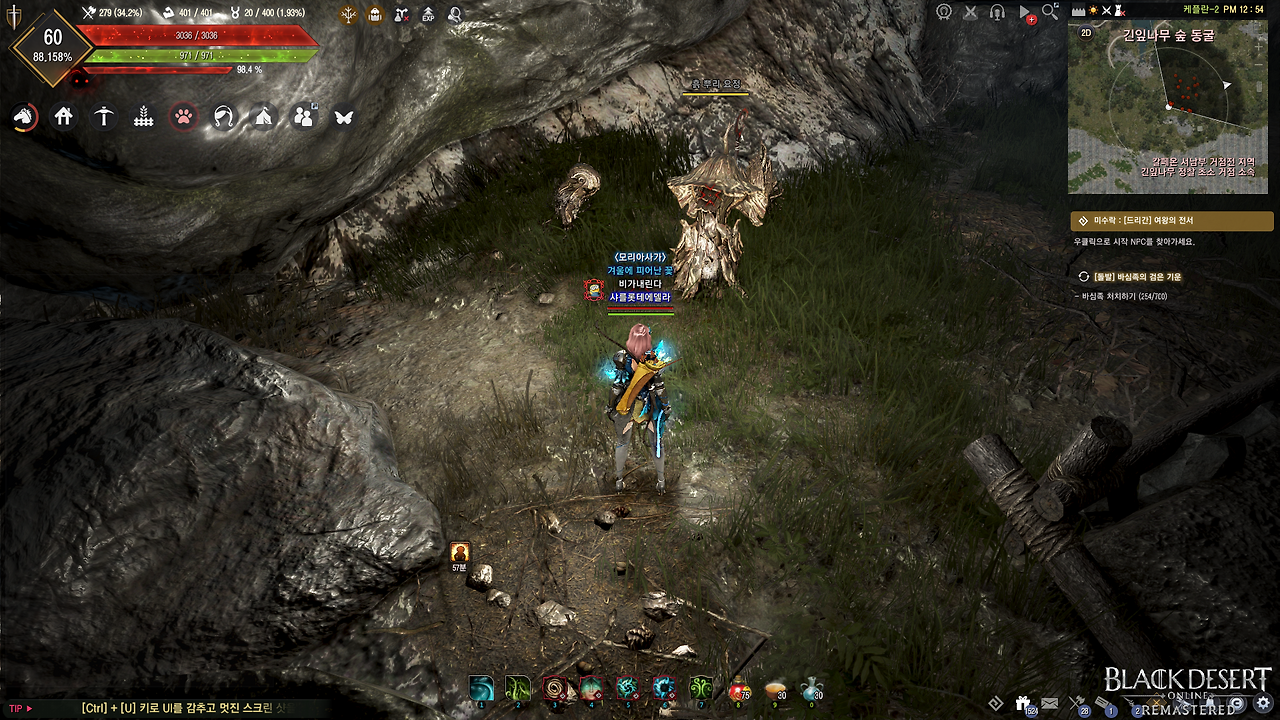Open the paw print pet icon
Image resolution: width=1280 pixels, height=720 pixels.
[x=183, y=117]
